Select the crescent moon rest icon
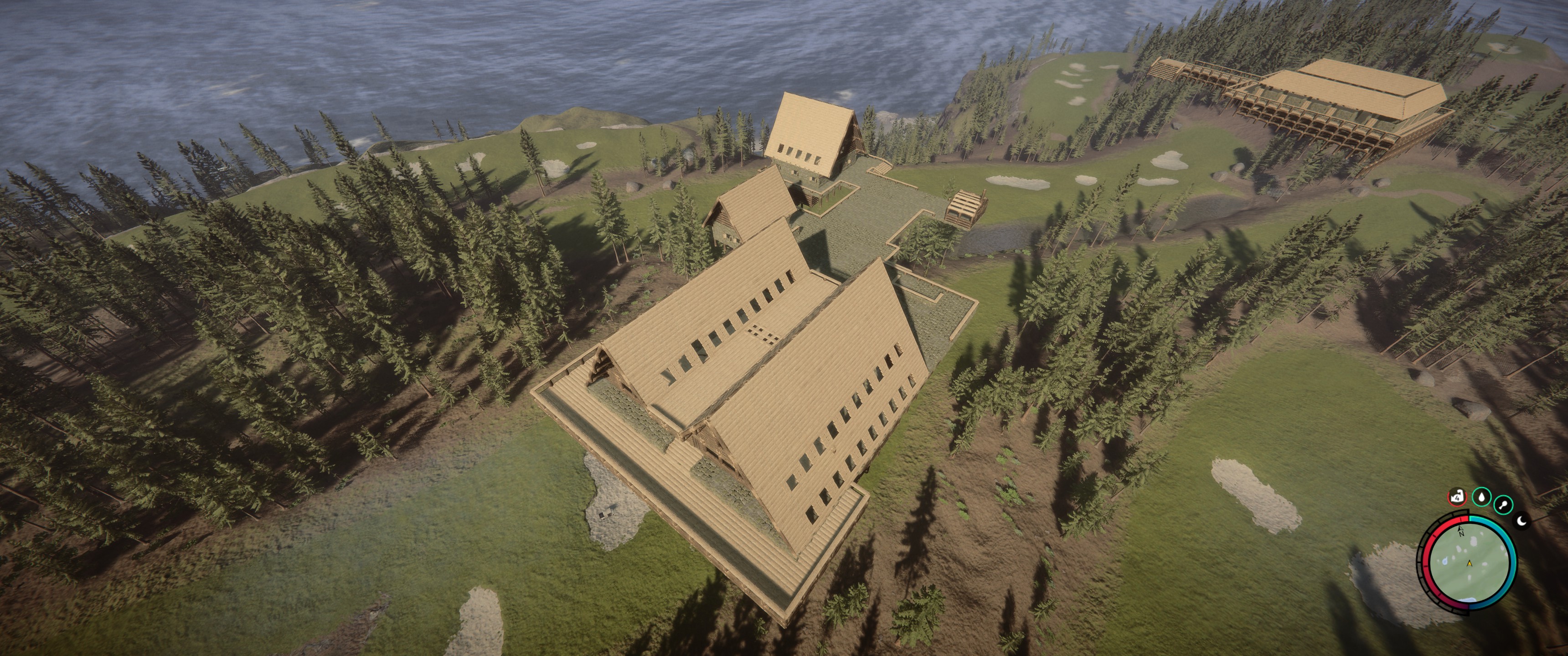Image resolution: width=1568 pixels, height=656 pixels. pyautogui.click(x=1521, y=520)
